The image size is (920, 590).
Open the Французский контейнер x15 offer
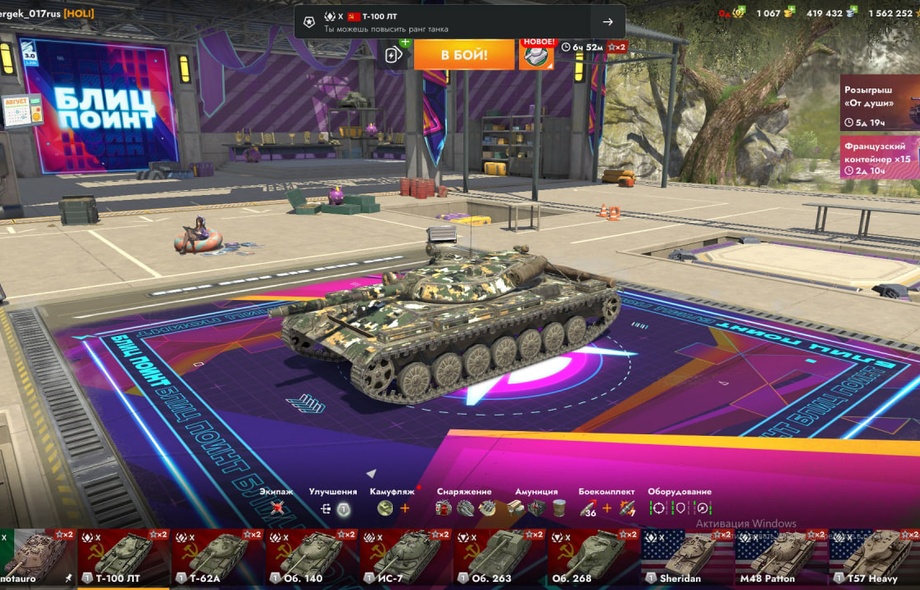click(879, 157)
